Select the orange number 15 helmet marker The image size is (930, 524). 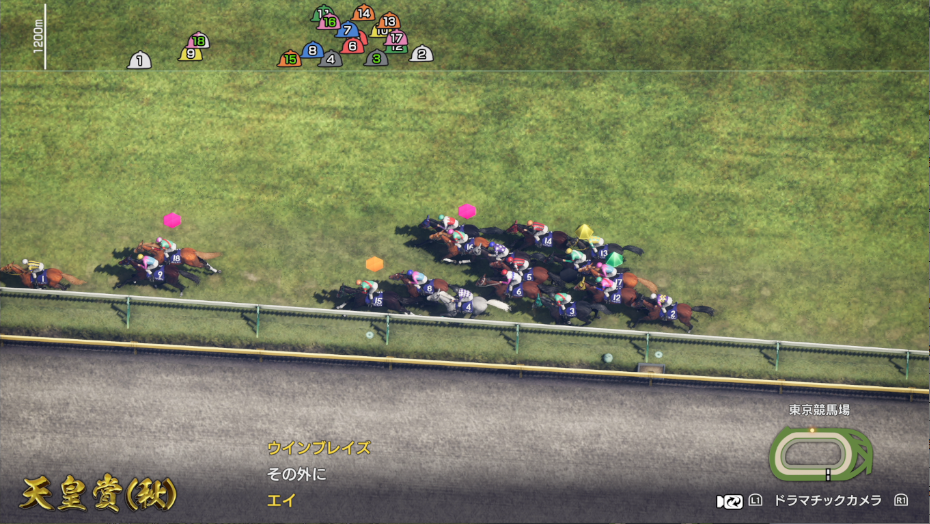point(289,59)
